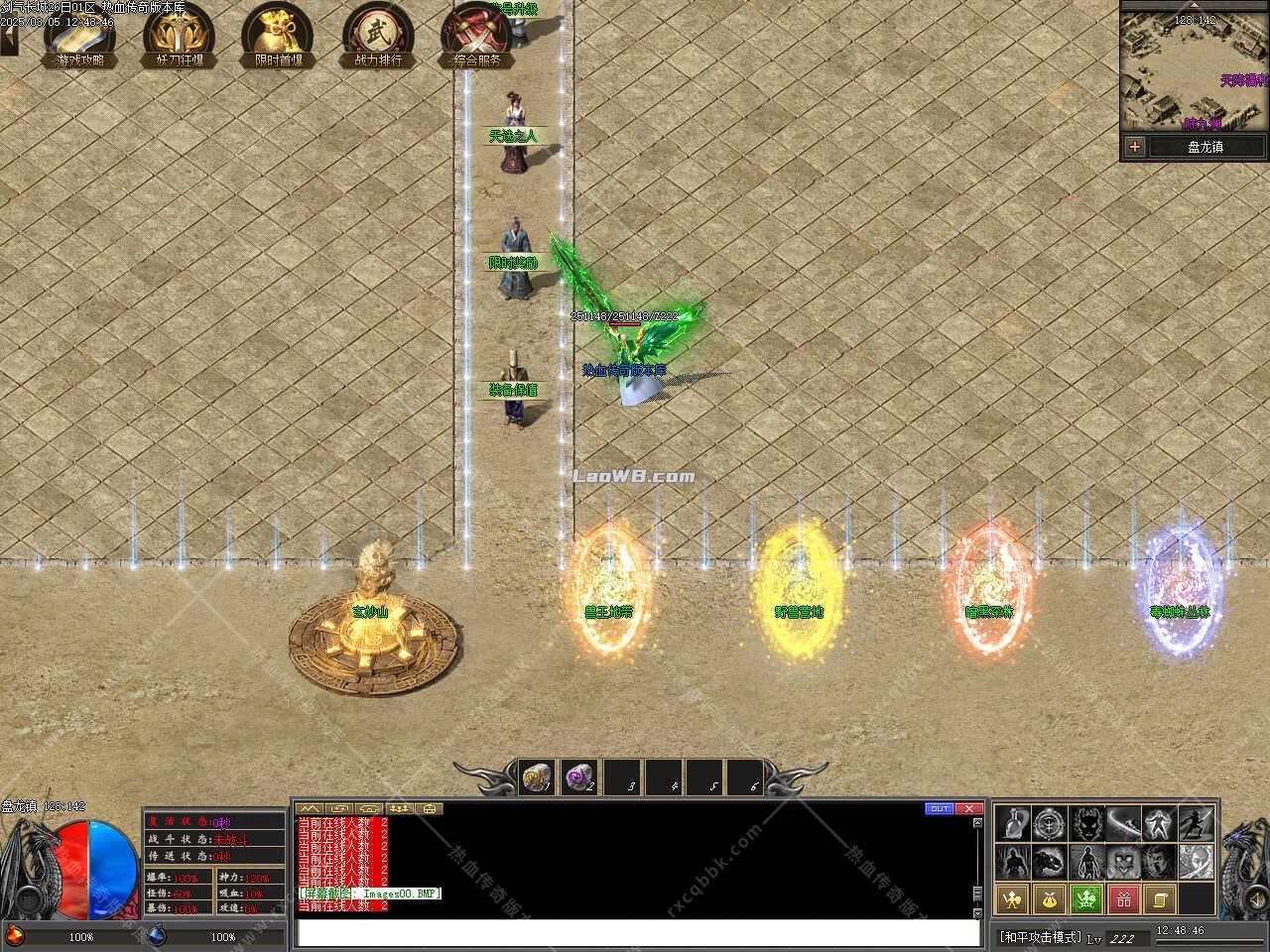Activate the demon face skill icon
Image resolution: width=1270 pixels, height=952 pixels.
(x=1087, y=824)
